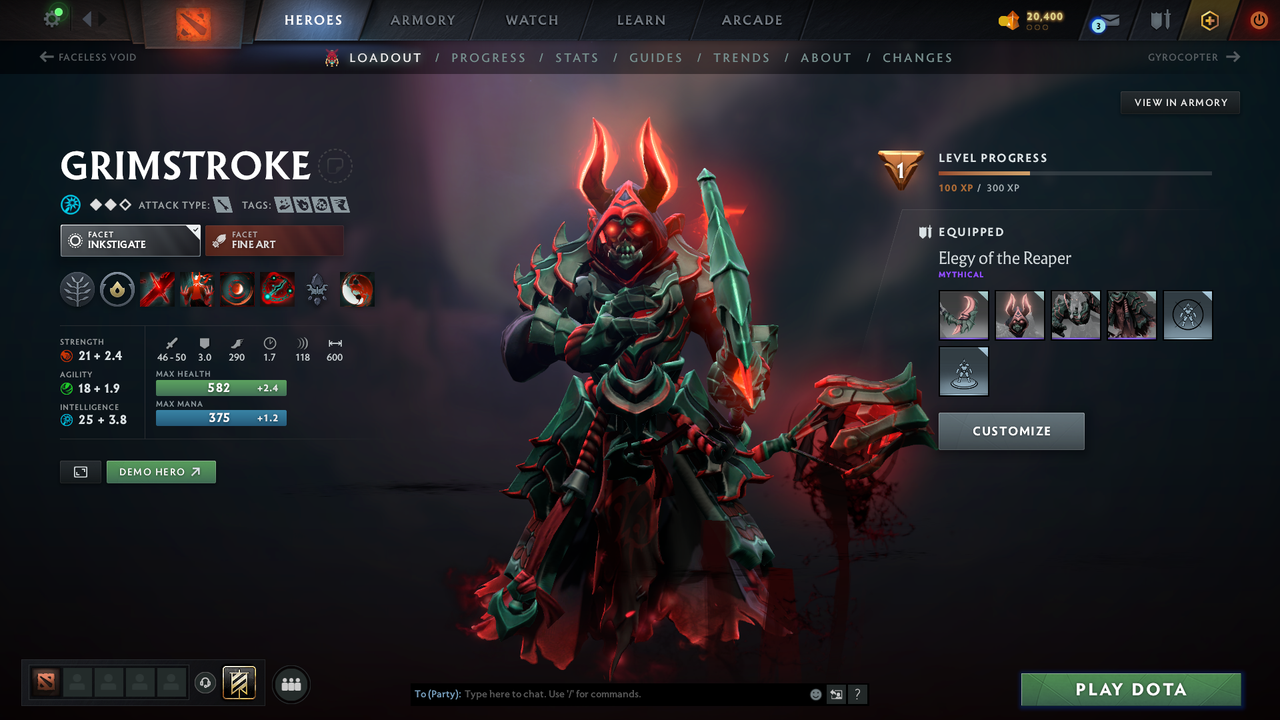View Grimstroke Guides
This screenshot has width=1280, height=720.
click(655, 58)
